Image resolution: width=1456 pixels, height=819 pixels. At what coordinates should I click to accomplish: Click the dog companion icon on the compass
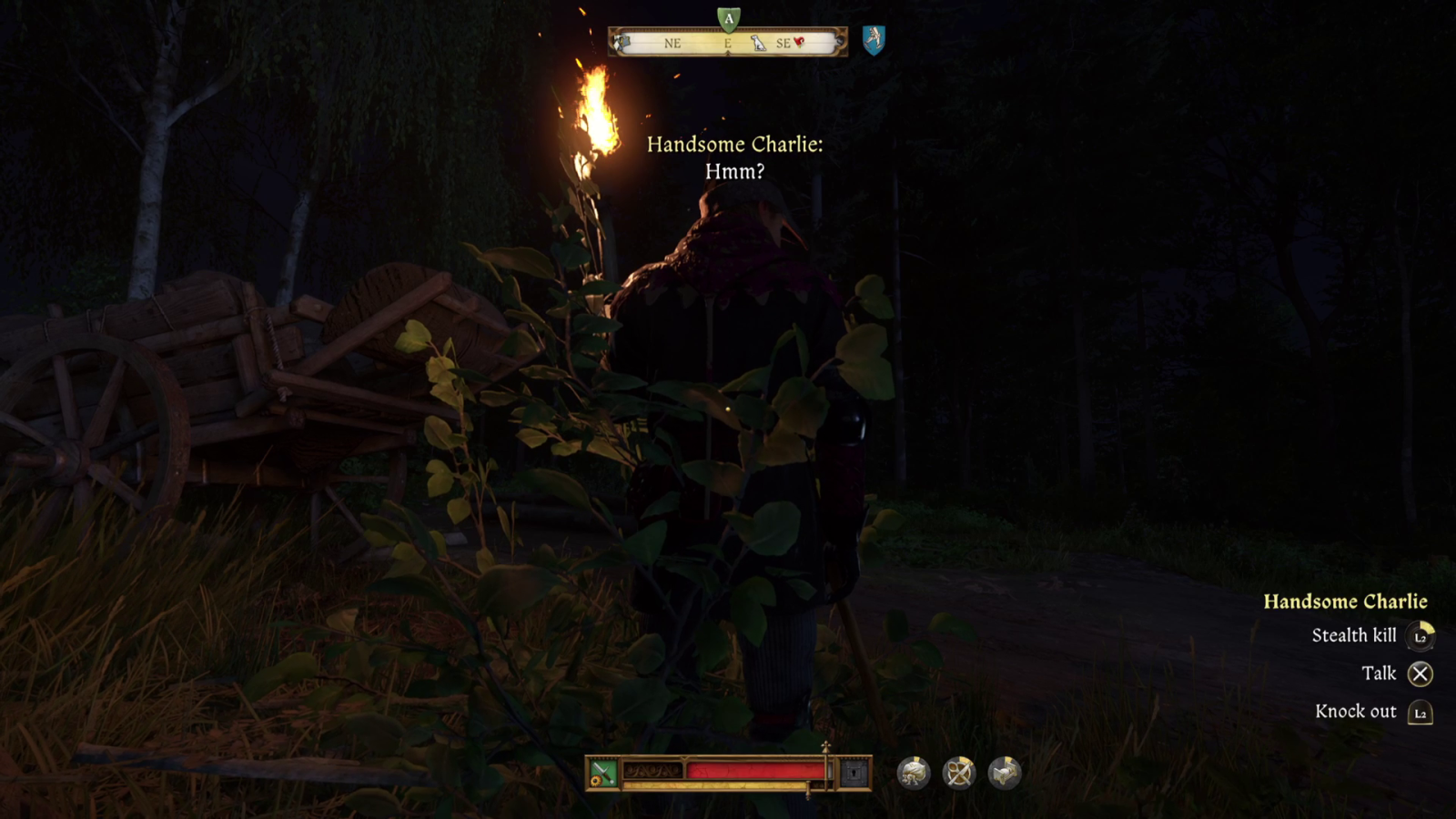(x=758, y=44)
